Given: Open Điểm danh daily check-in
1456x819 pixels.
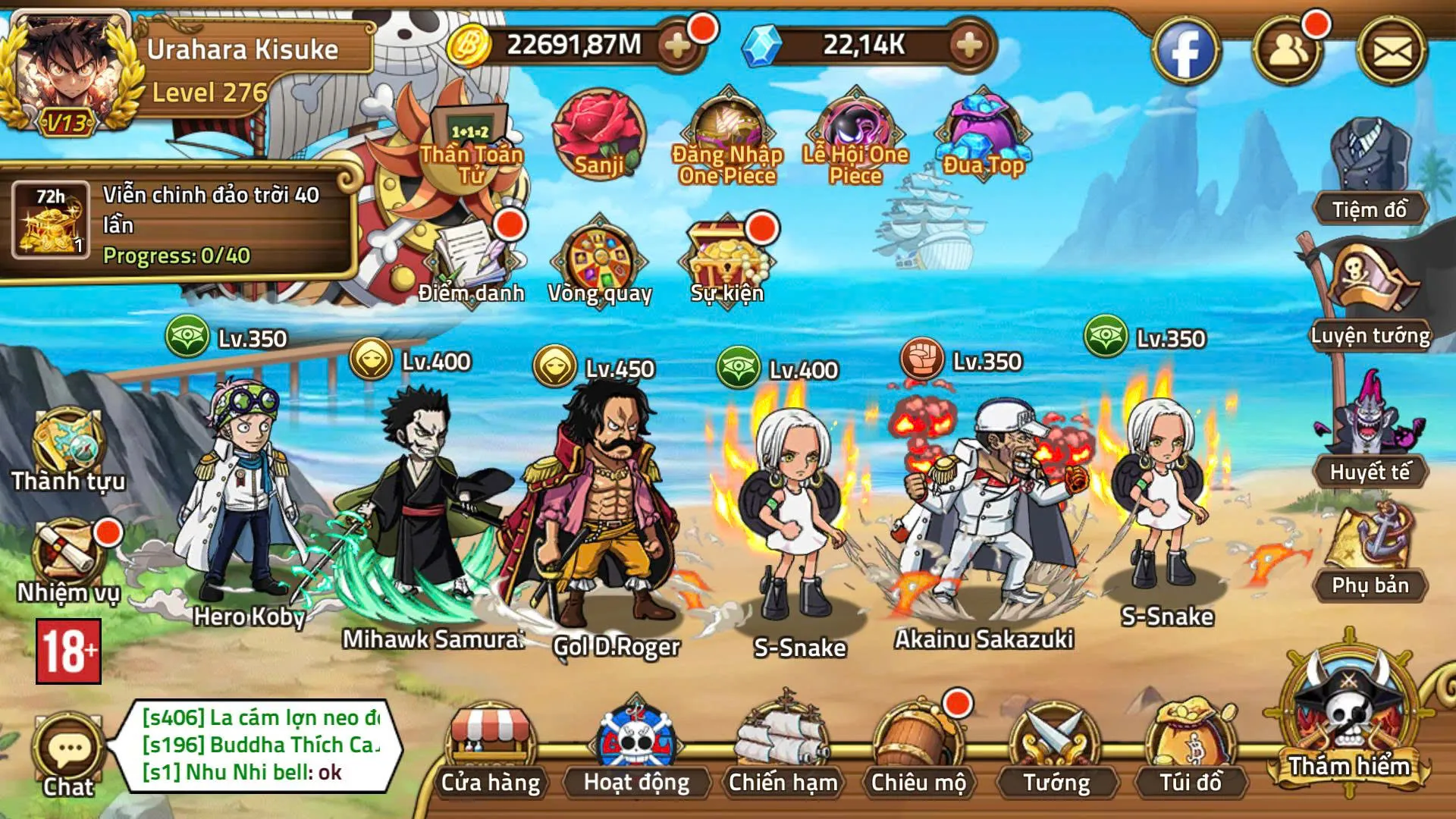Looking at the screenshot, I should tap(470, 258).
